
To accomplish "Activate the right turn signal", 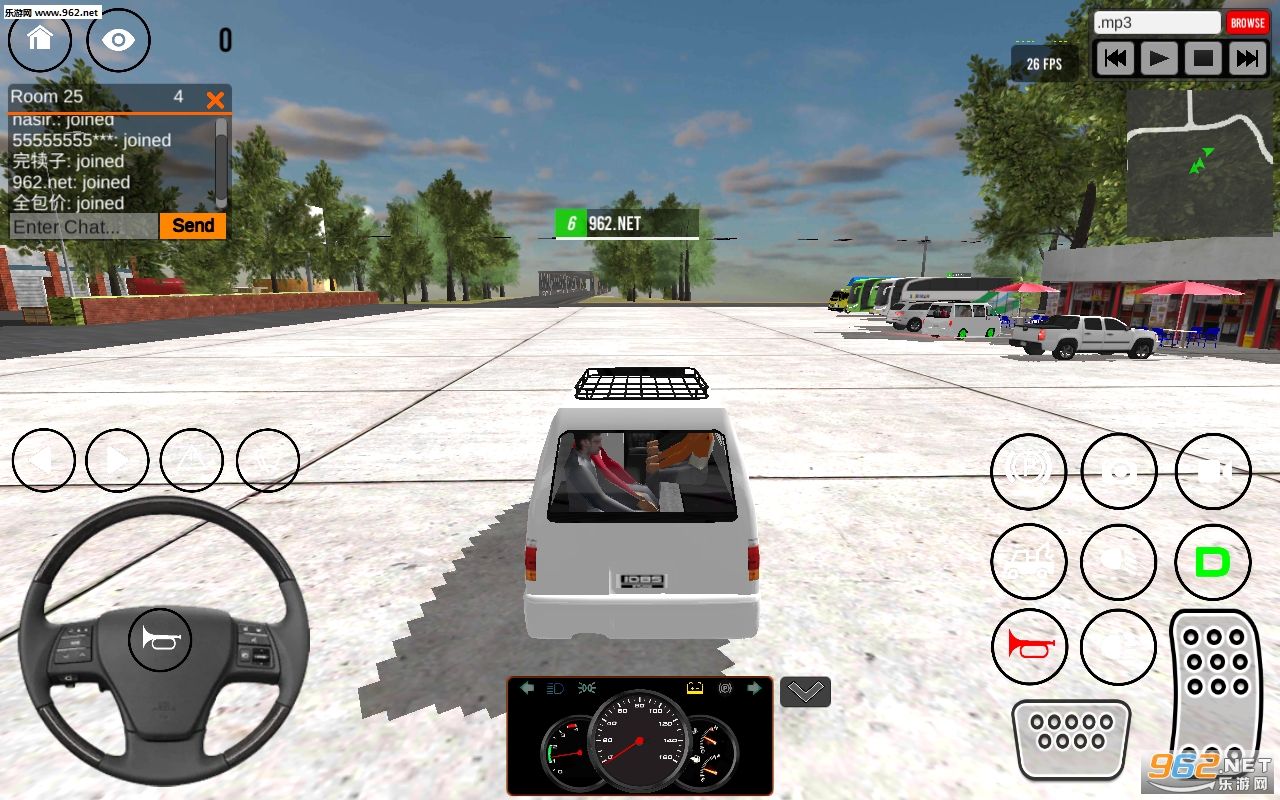I will pos(117,460).
